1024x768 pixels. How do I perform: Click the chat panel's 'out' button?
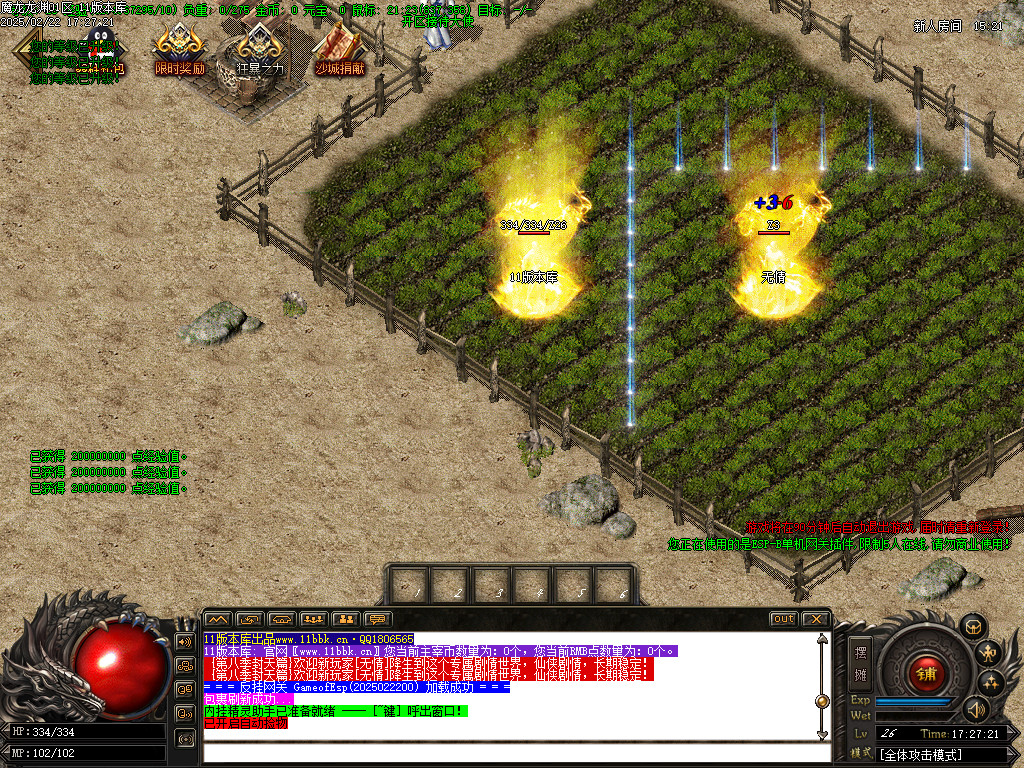click(783, 619)
